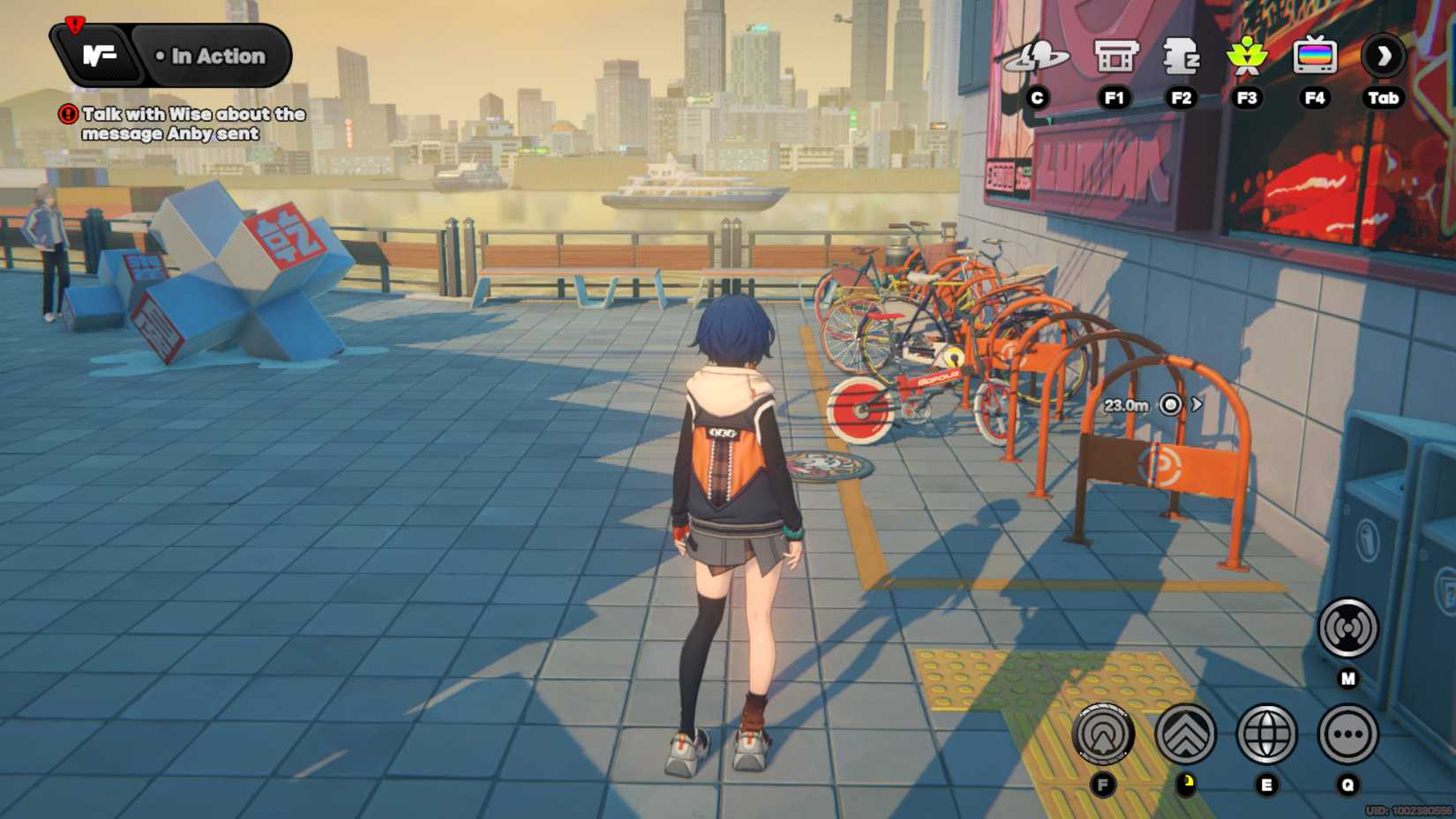This screenshot has height=819, width=1456.
Task: Click the 23.0m distance indicator label
Action: tap(1125, 404)
